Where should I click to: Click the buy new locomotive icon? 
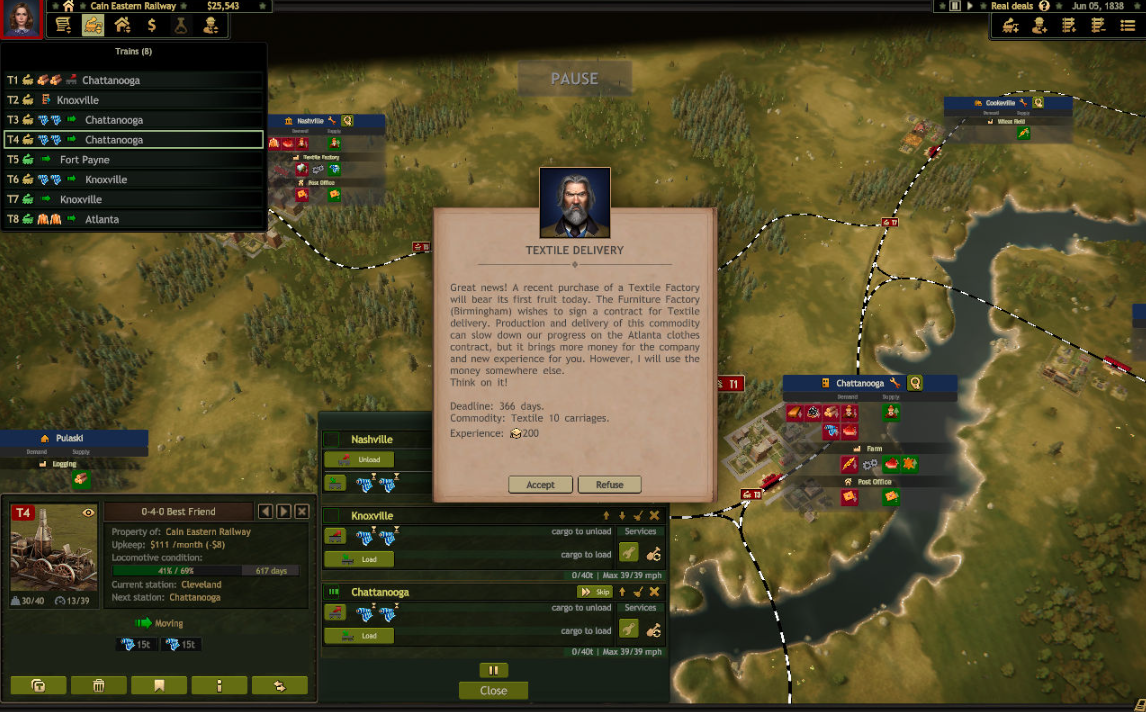[x=1010, y=27]
